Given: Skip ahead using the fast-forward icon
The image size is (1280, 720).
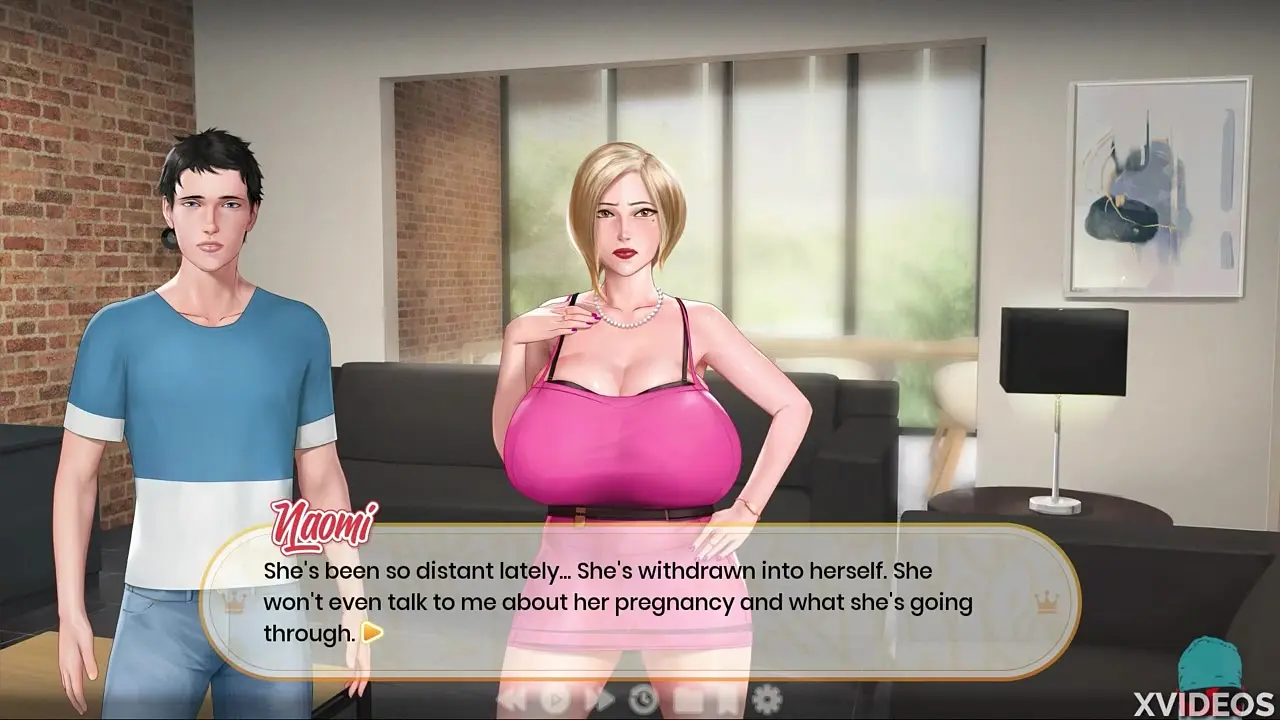Looking at the screenshot, I should point(601,698).
